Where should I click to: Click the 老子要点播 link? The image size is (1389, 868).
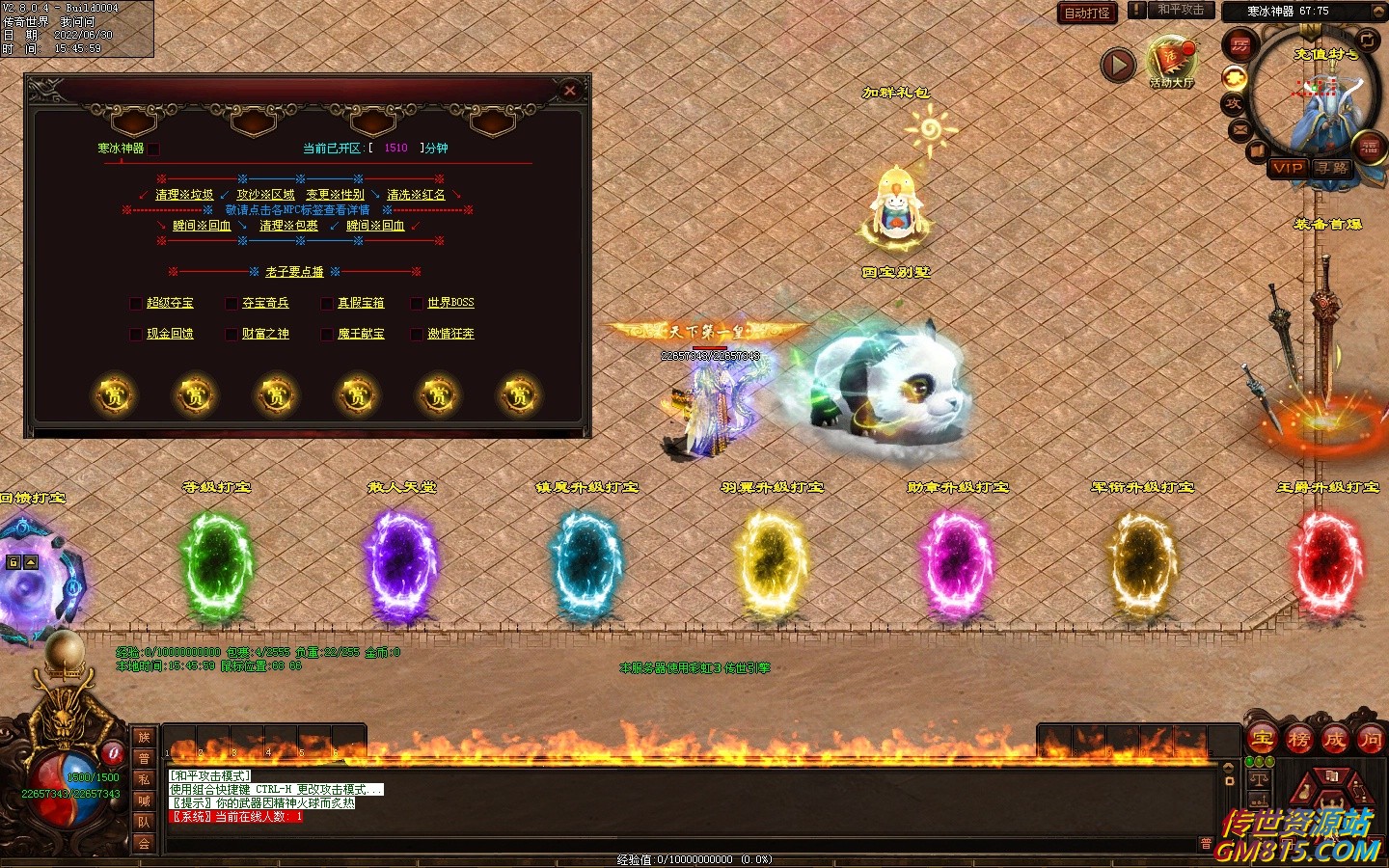[294, 272]
